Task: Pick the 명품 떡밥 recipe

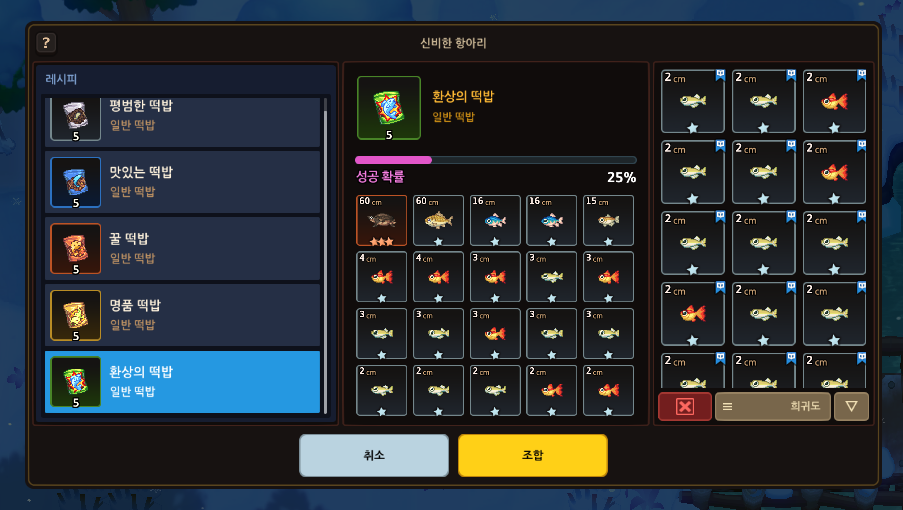Action: coord(185,314)
